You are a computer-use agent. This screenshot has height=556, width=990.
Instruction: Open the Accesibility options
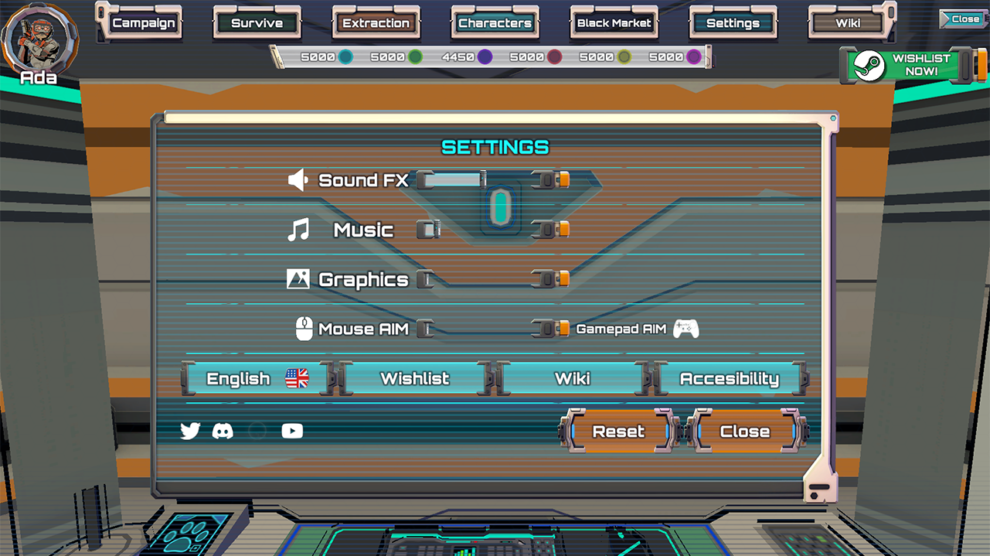729,379
